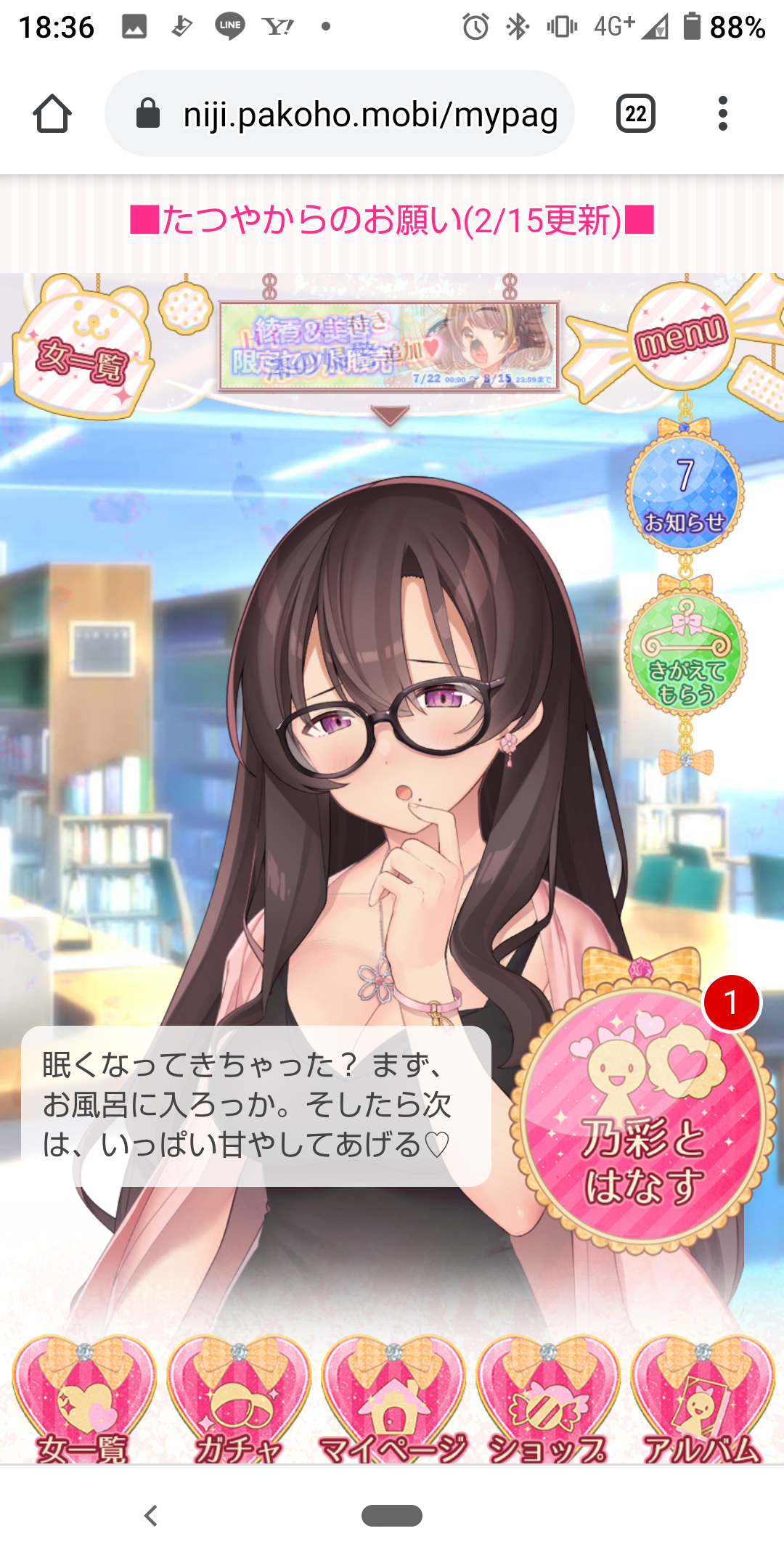Open the たつやからのお願い announcement link
784x1568 pixels.
pyautogui.click(x=392, y=220)
